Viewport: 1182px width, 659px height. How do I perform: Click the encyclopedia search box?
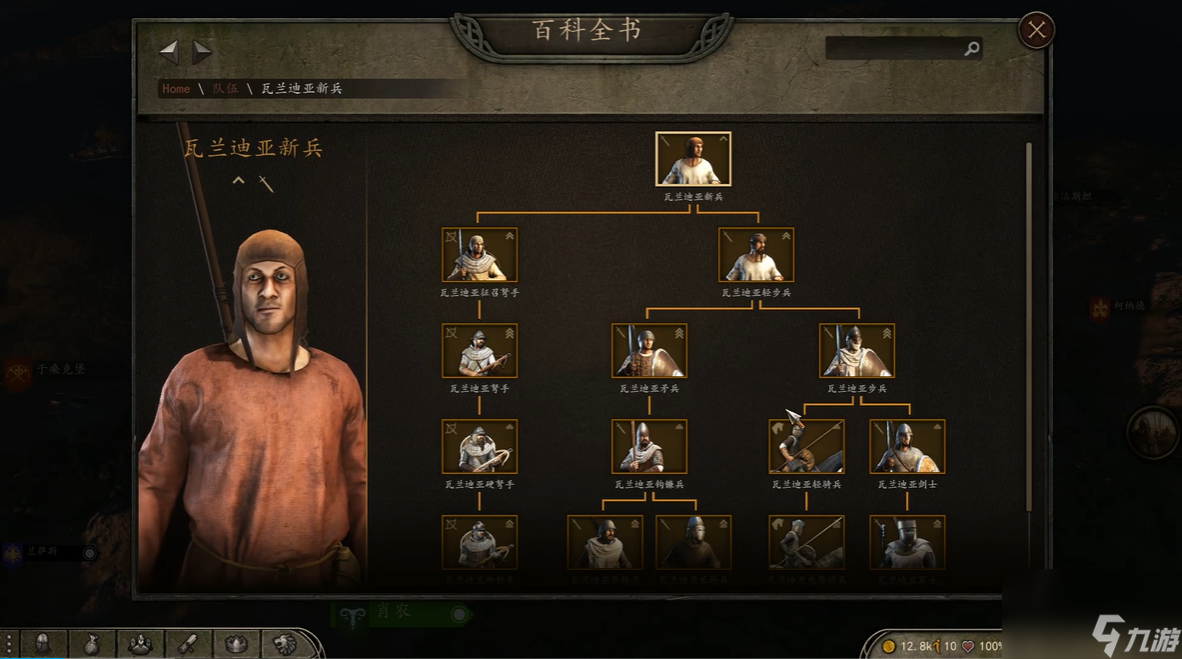895,48
